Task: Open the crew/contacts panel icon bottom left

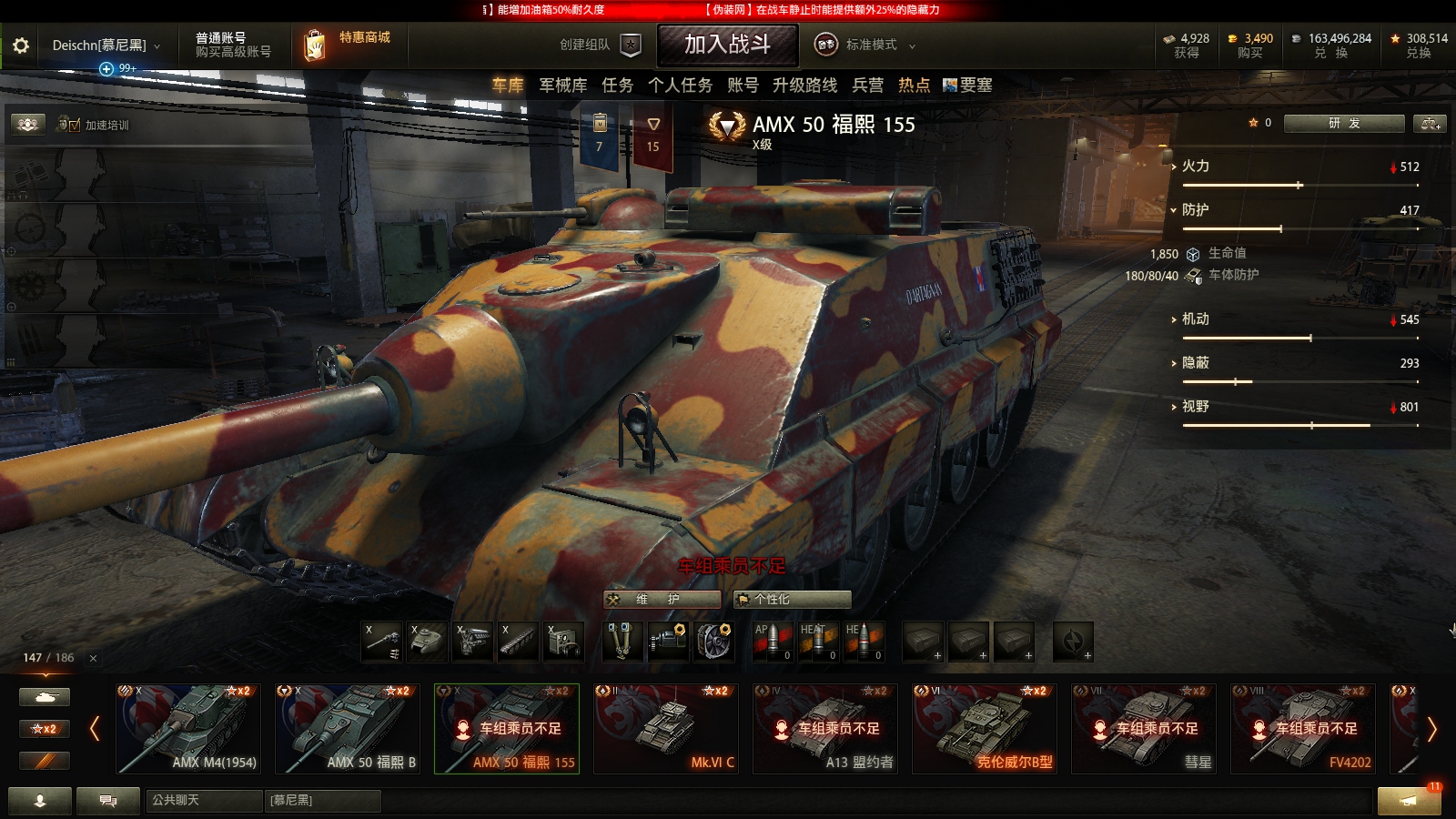Action: pyautogui.click(x=38, y=802)
